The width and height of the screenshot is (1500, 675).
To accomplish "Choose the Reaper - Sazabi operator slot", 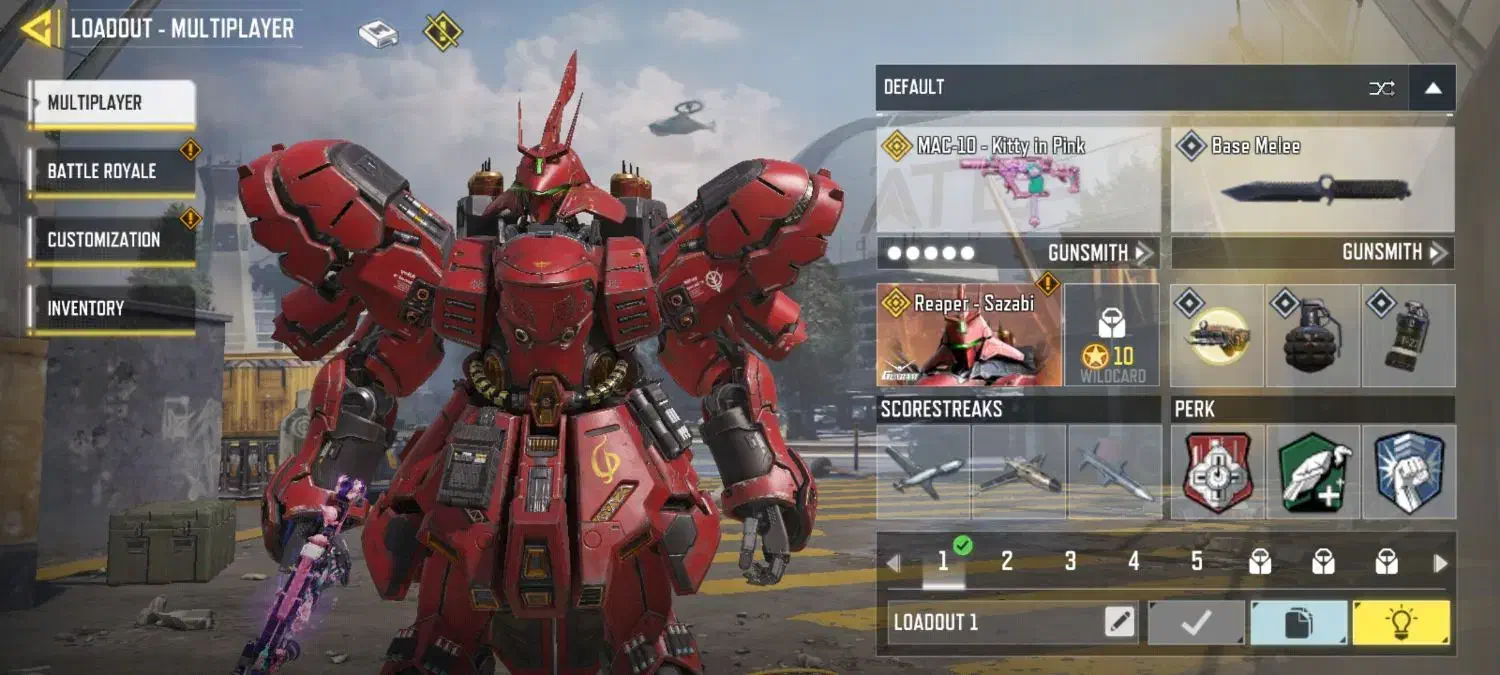I will [x=968, y=336].
